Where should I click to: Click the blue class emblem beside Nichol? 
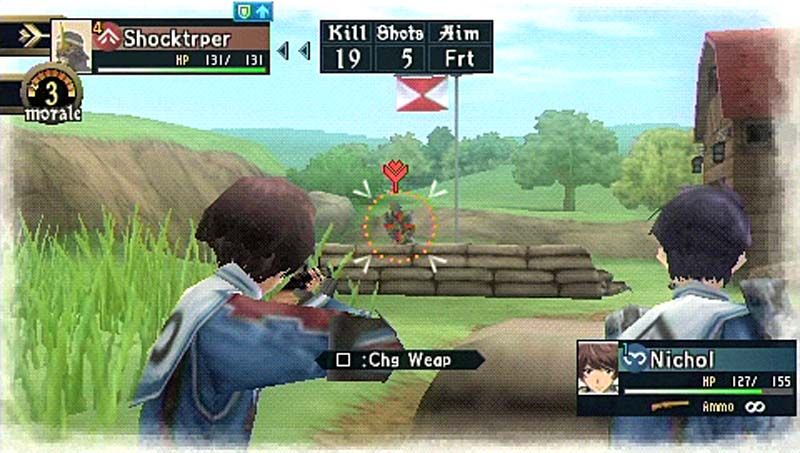[634, 357]
